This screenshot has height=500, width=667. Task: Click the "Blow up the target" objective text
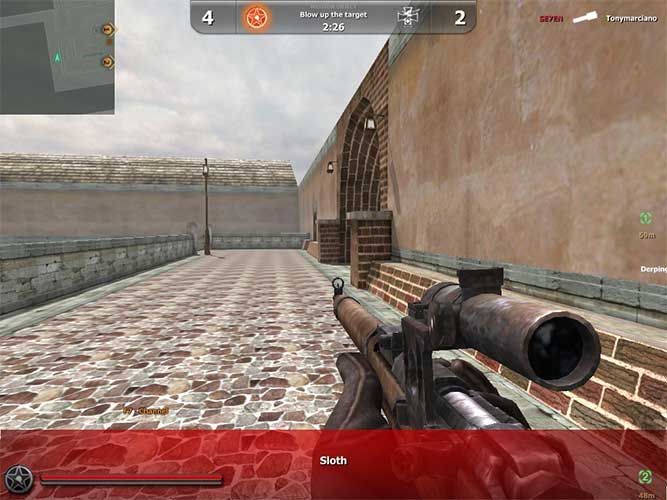coord(332,14)
